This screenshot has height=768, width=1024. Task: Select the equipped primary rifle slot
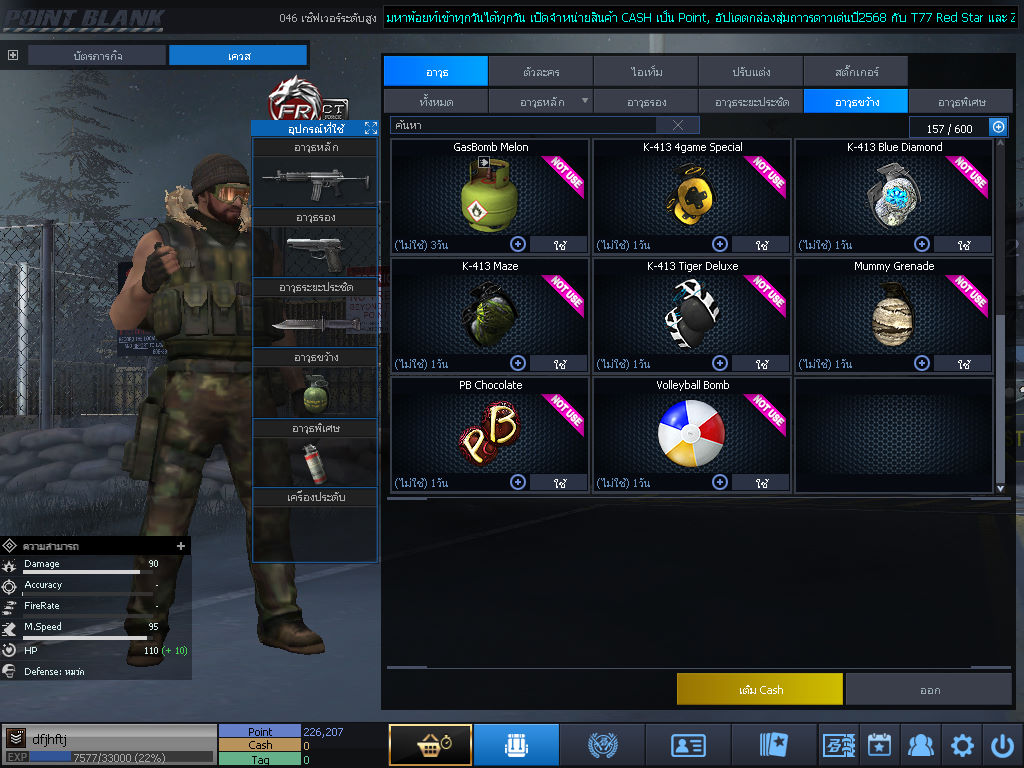[315, 180]
